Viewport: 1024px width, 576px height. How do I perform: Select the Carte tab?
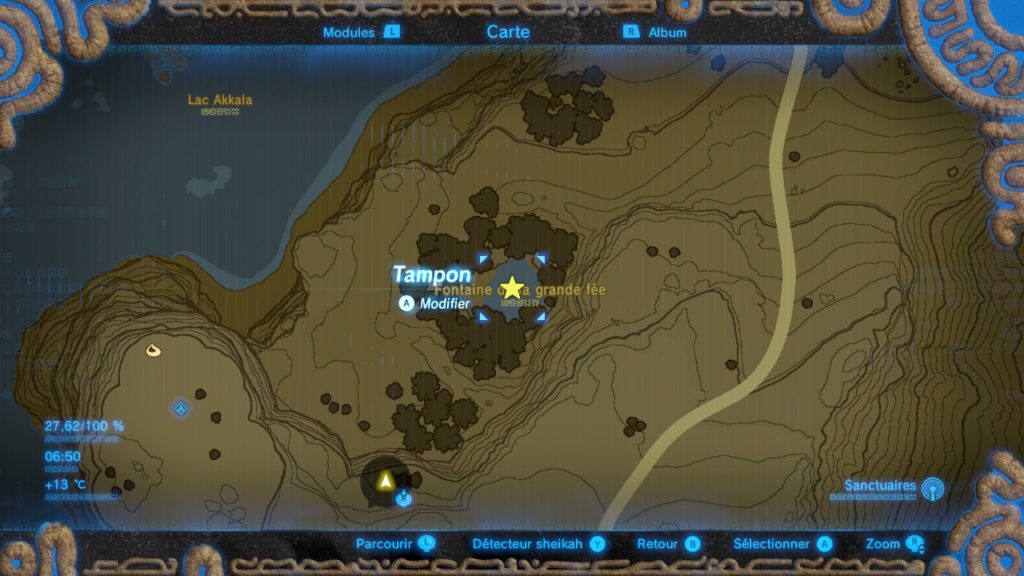(x=508, y=32)
